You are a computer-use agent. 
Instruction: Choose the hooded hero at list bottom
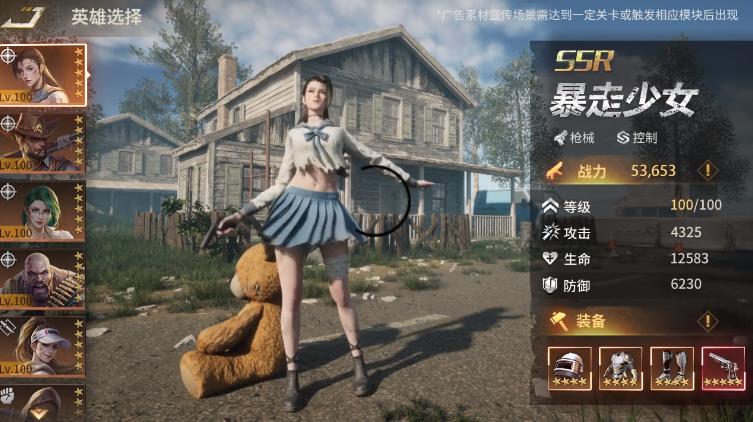[x=43, y=403]
